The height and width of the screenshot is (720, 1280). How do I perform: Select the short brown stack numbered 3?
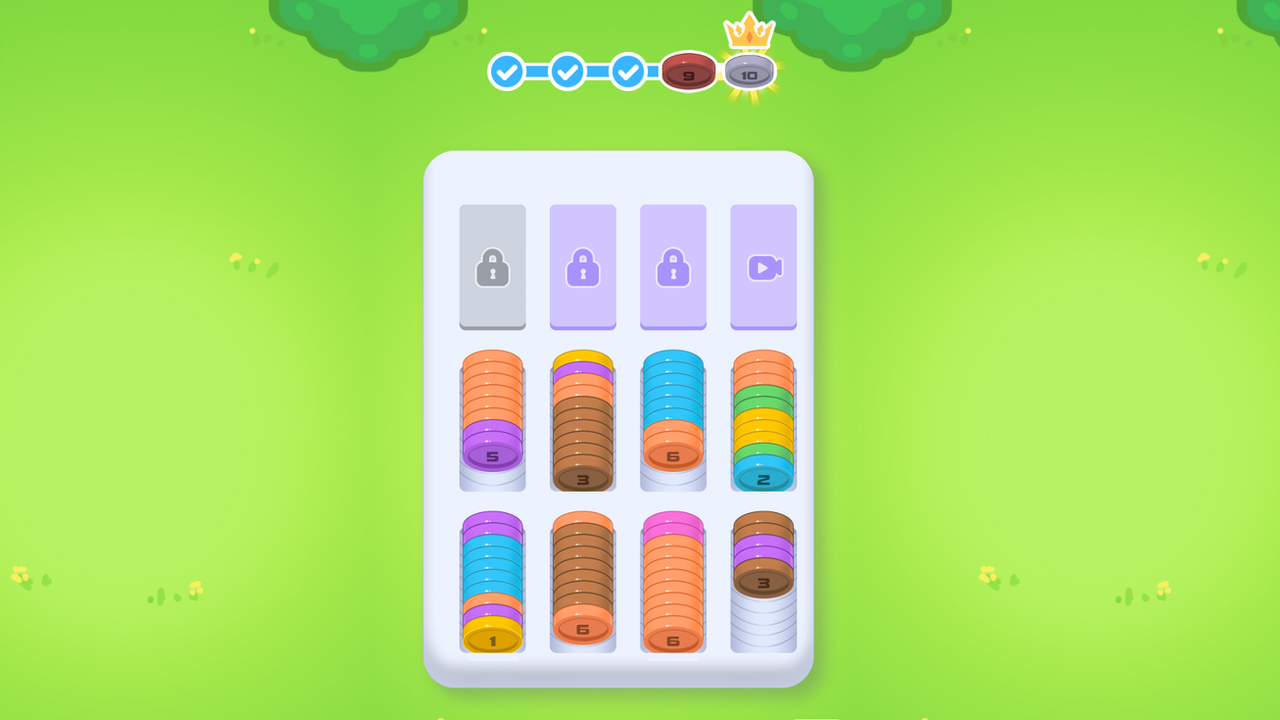(764, 560)
